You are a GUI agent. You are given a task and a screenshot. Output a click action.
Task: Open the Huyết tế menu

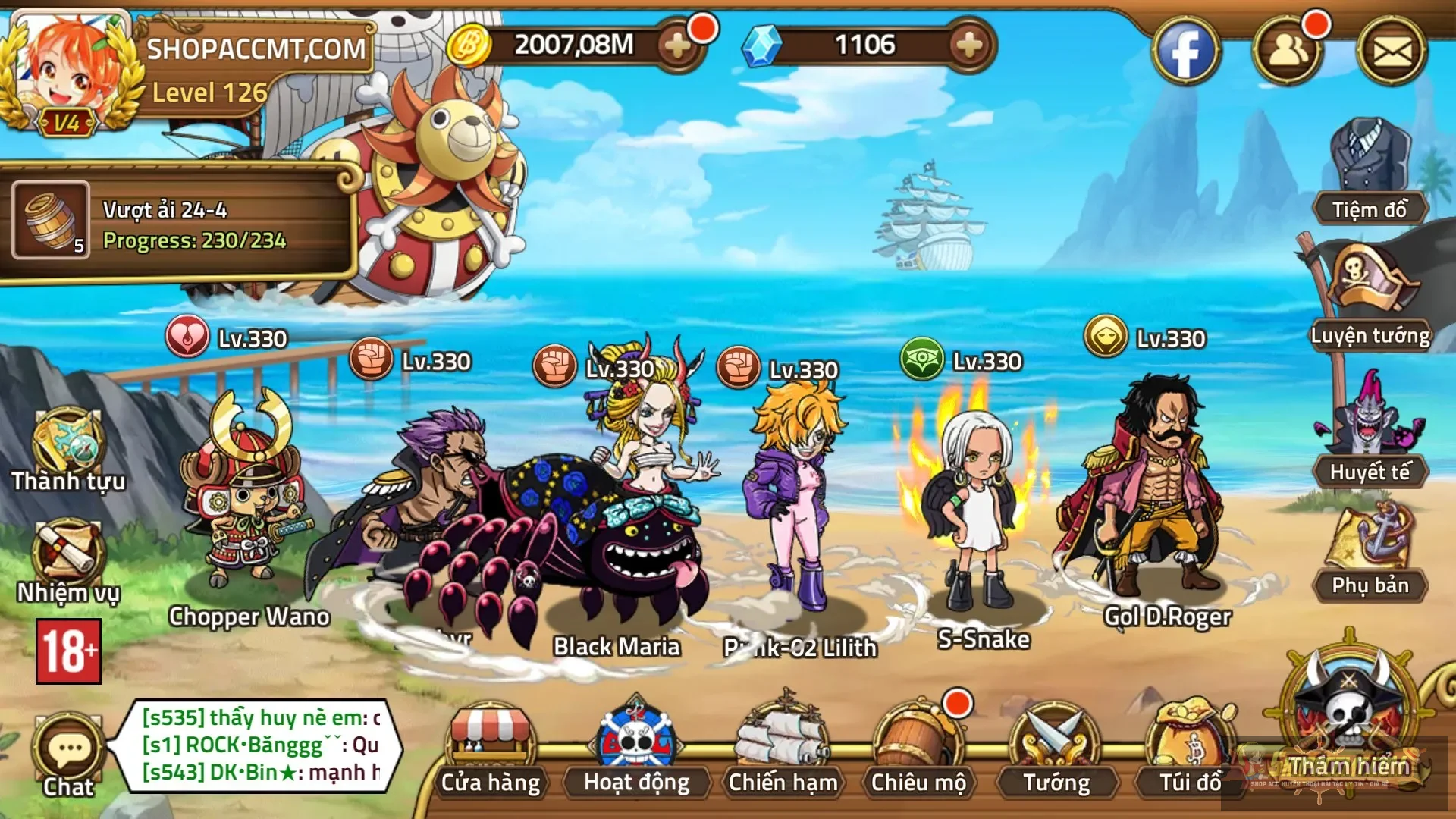tap(1370, 432)
